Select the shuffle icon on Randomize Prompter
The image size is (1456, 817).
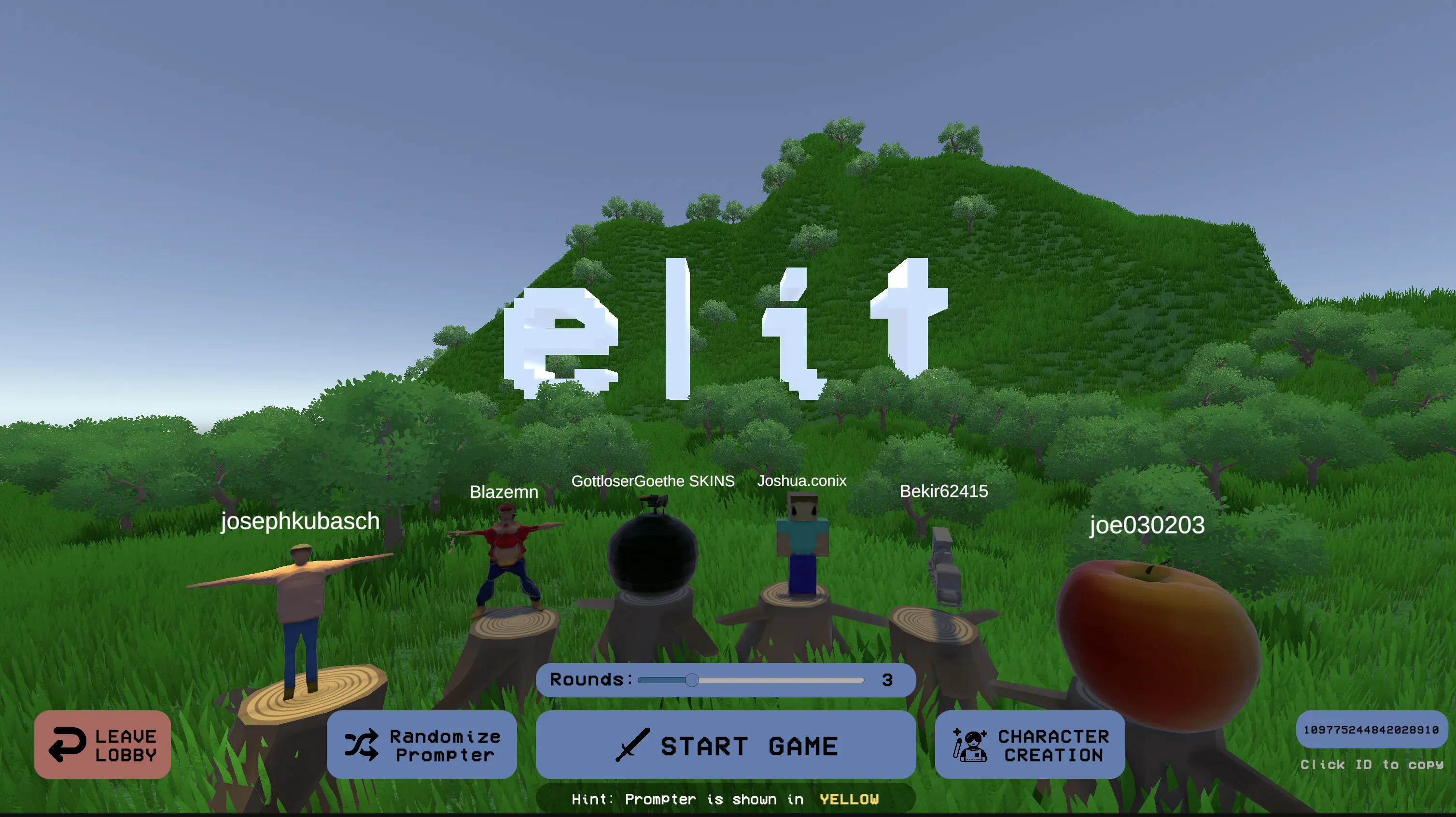[x=361, y=745]
